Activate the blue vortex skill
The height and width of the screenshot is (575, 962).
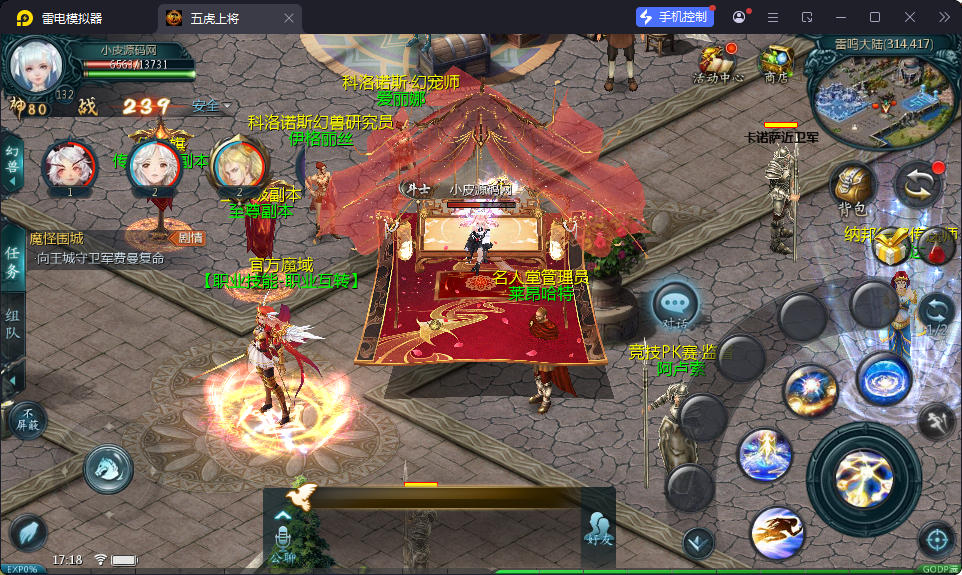[x=883, y=380]
